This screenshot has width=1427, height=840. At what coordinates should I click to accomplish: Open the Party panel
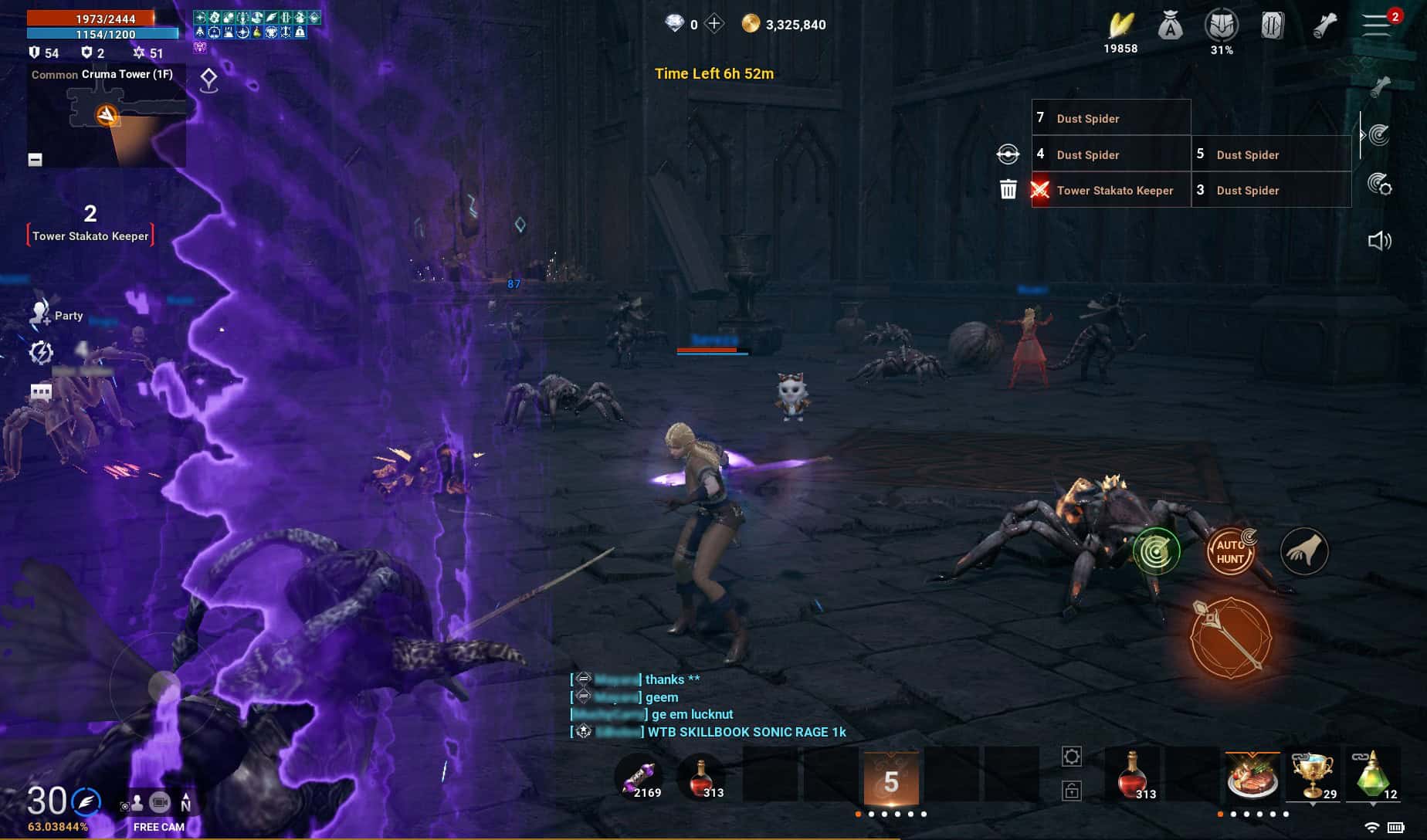click(x=57, y=314)
